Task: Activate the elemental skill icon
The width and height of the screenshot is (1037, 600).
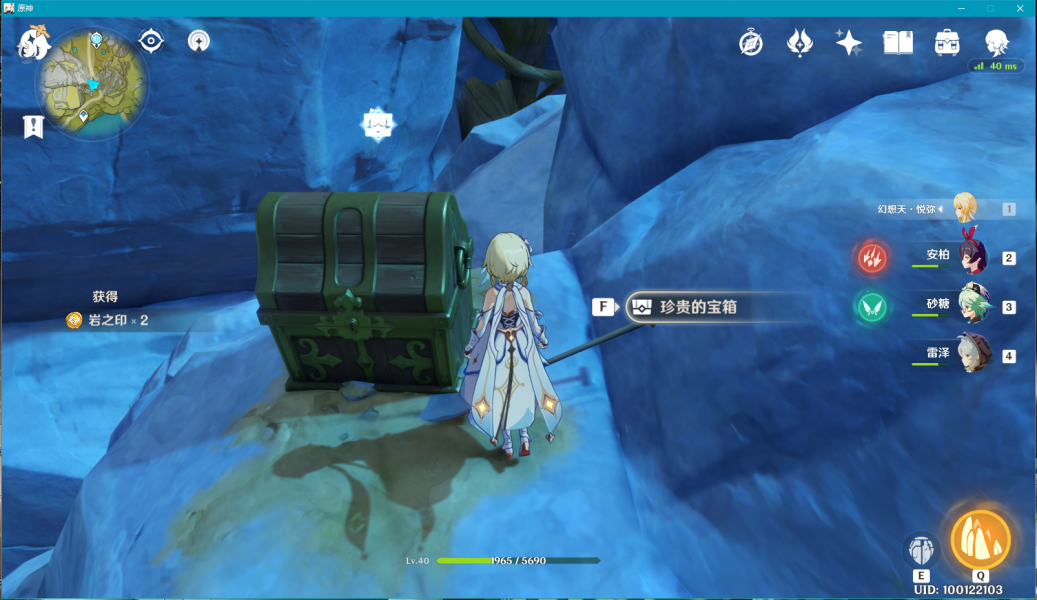Action: 921,550
